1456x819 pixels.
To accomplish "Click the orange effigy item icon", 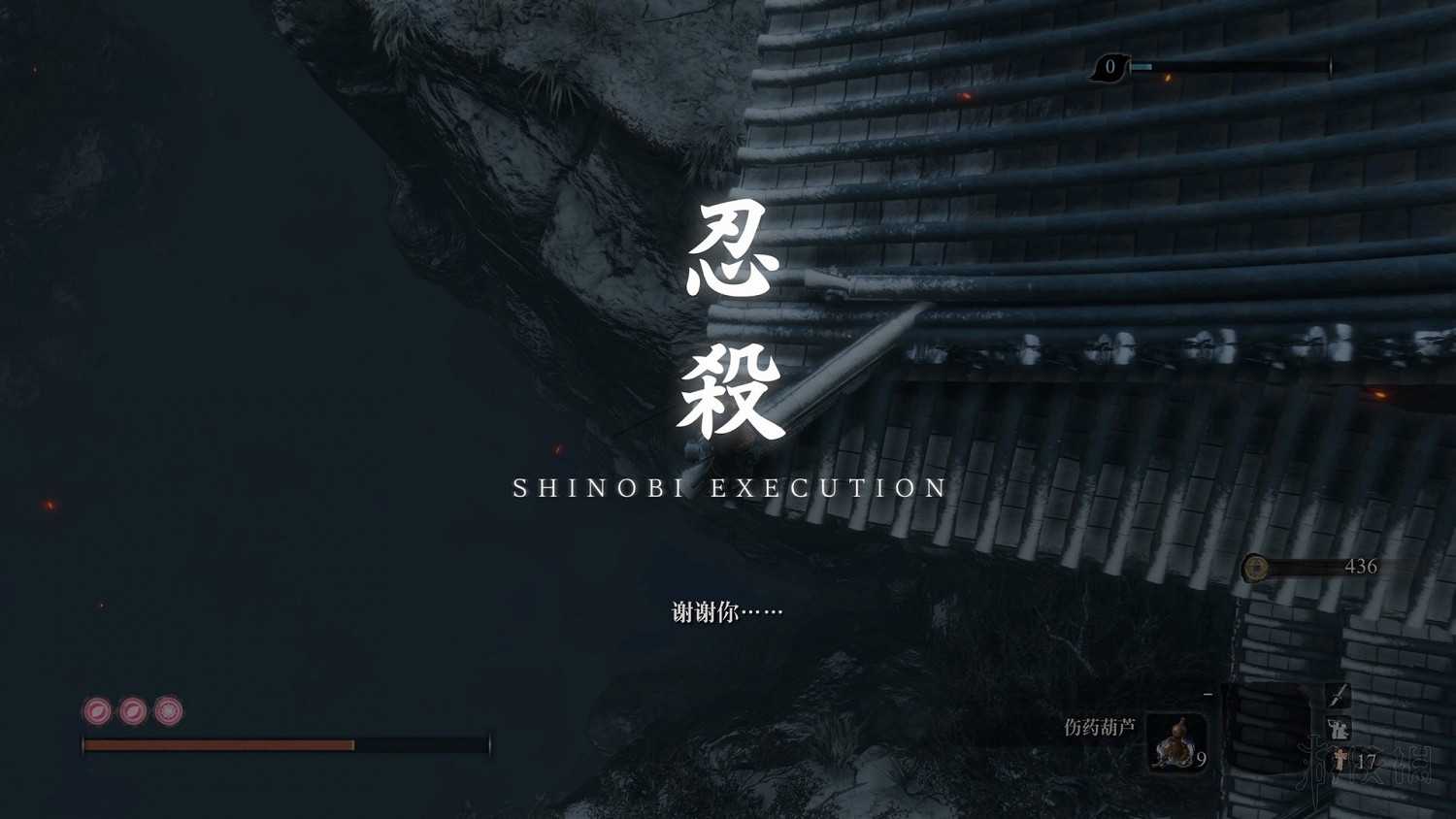I will coord(1339,760).
